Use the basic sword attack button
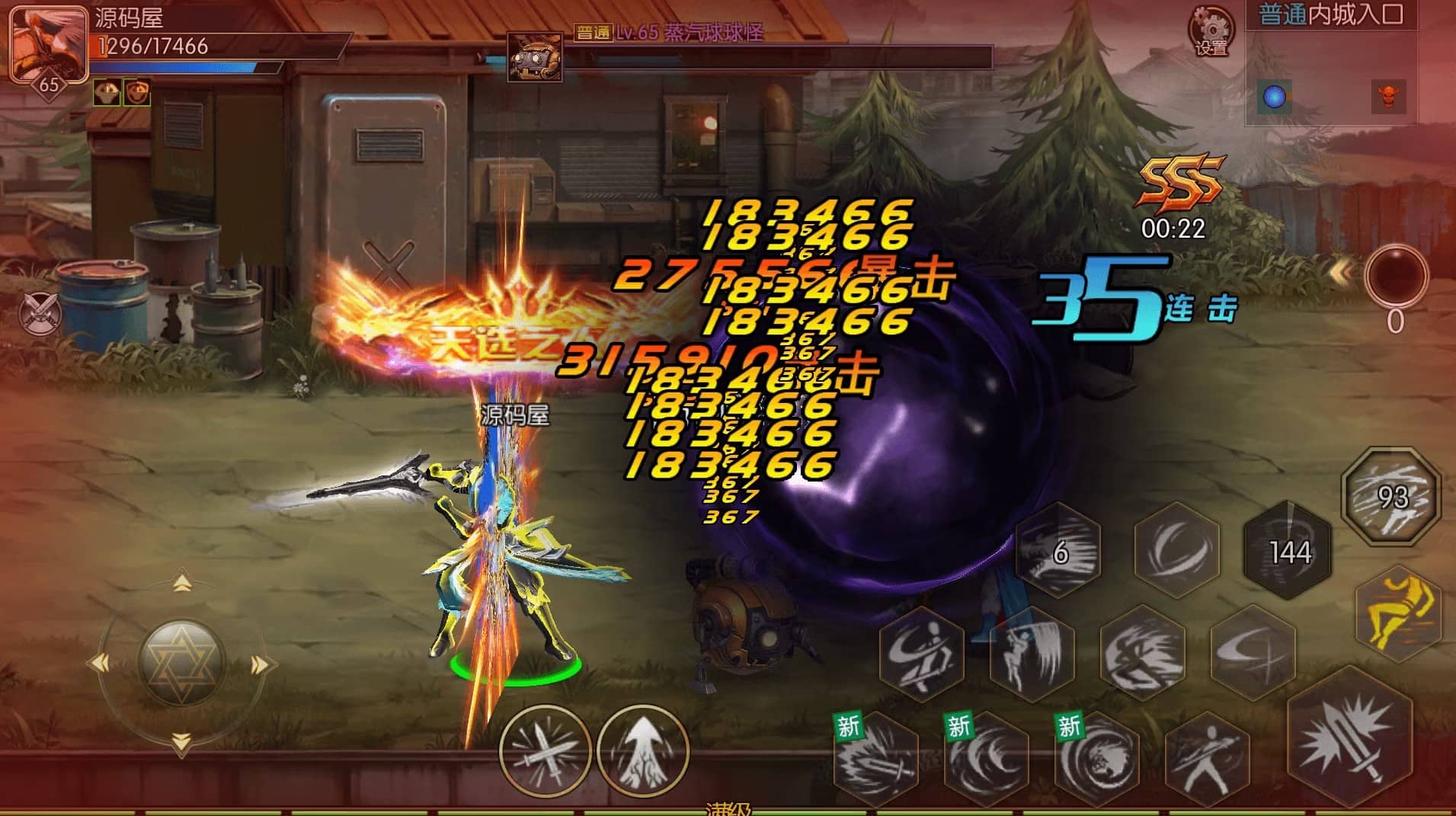This screenshot has height=816, width=1456. (x=1349, y=744)
